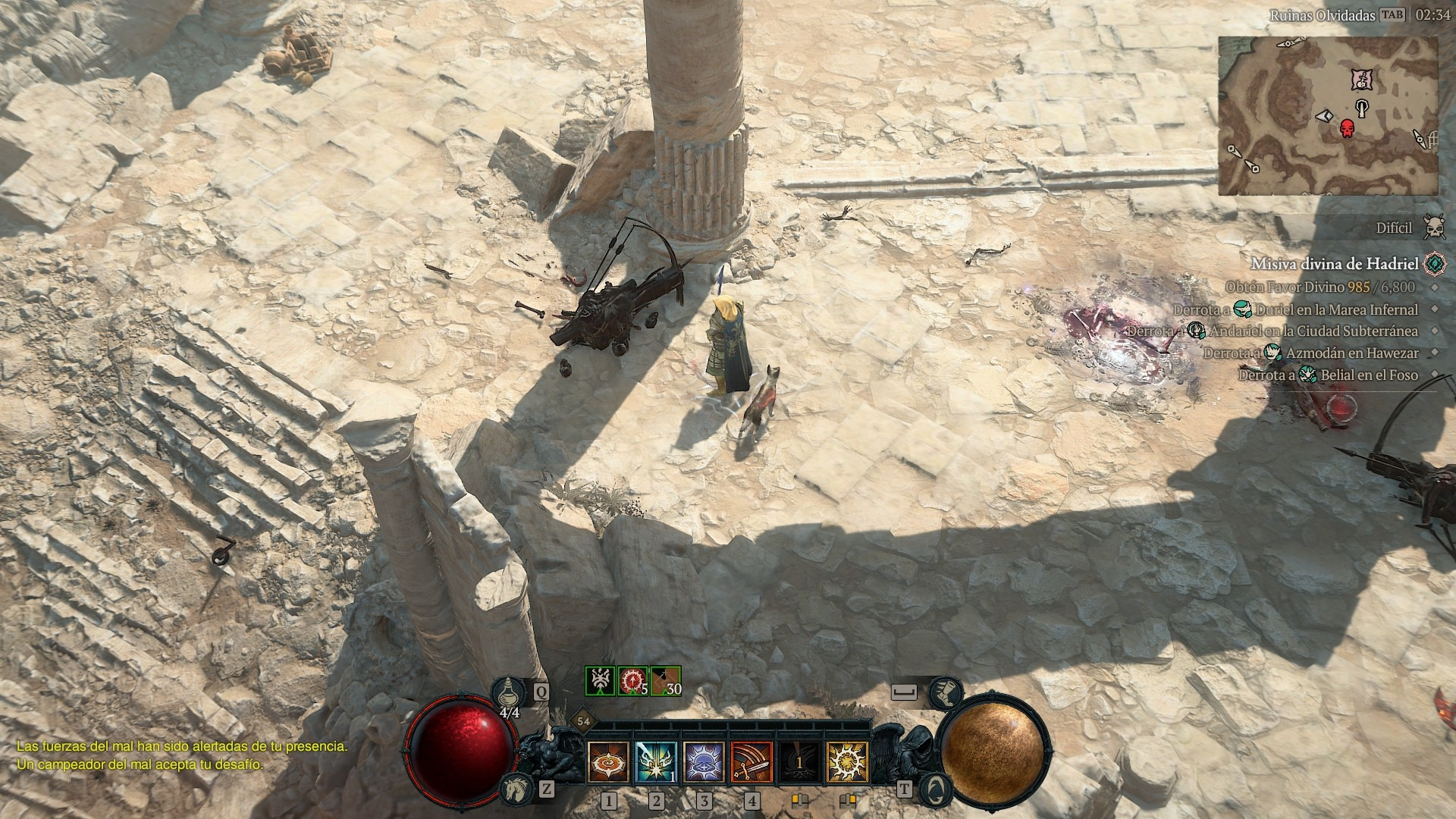Viewport: 1456px width, 819px height.
Task: Activate the golden sun burst skill
Action: pyautogui.click(x=846, y=761)
